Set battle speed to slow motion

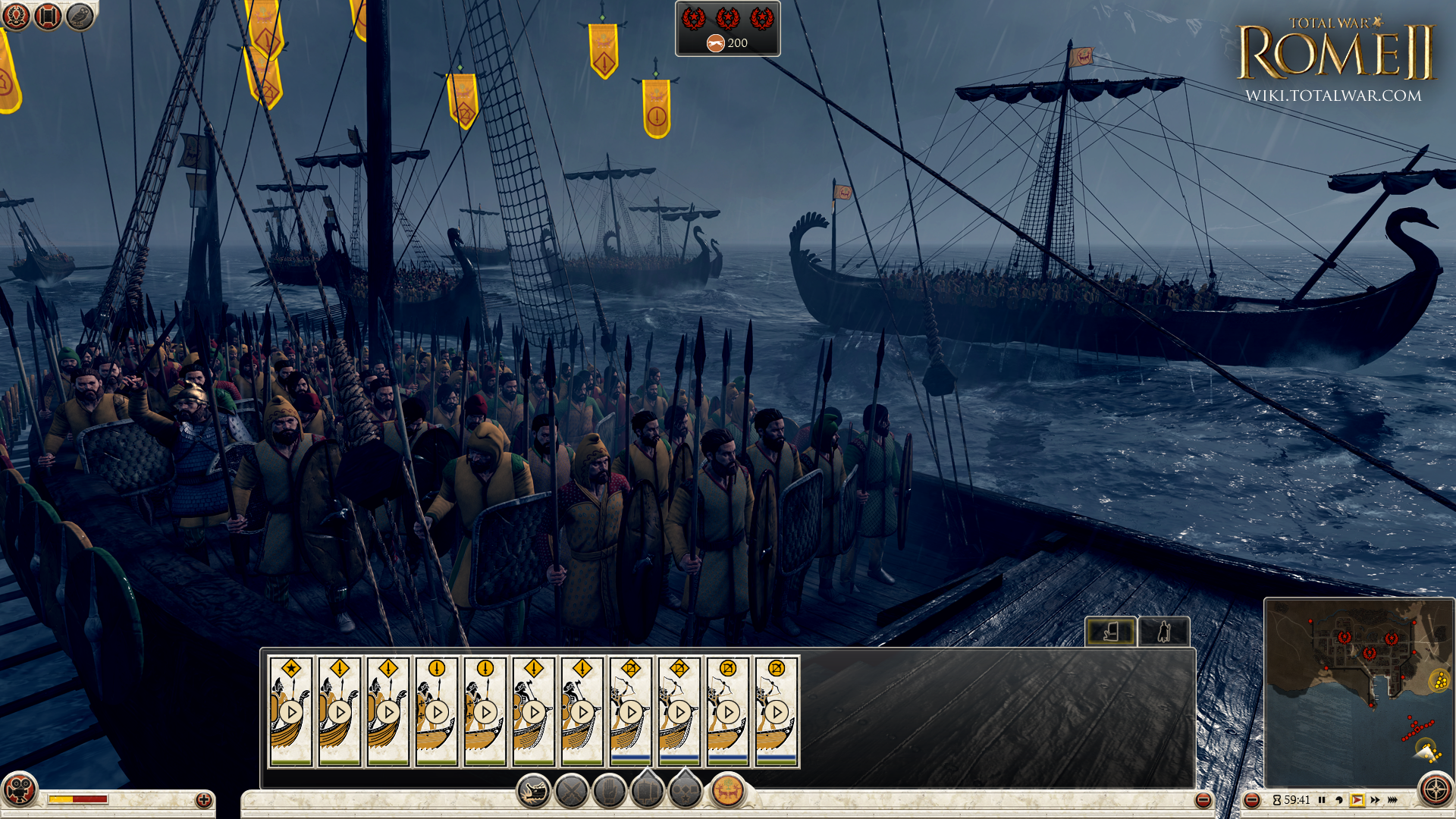[x=1339, y=800]
